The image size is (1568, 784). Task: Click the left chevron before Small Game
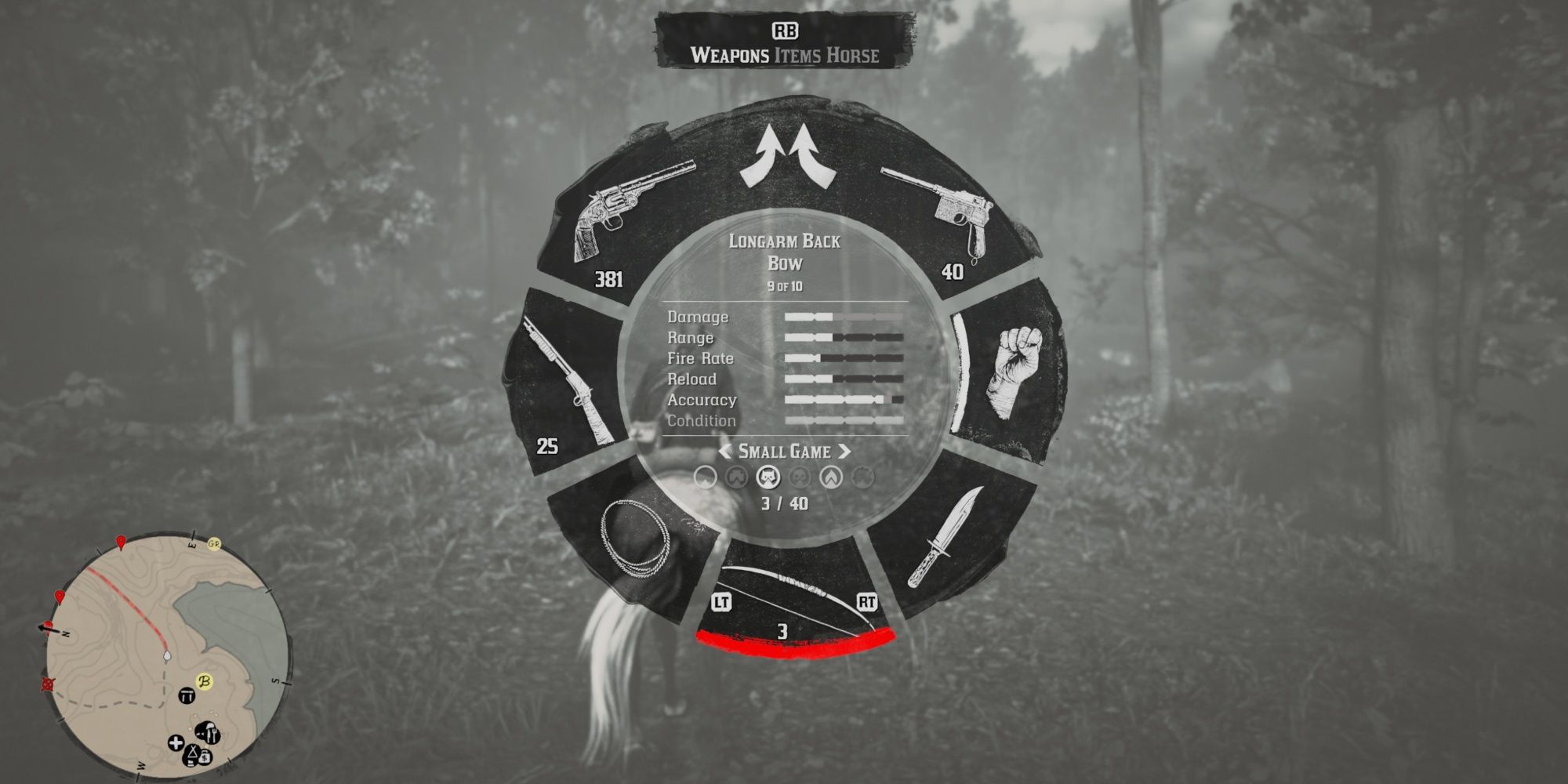click(724, 452)
